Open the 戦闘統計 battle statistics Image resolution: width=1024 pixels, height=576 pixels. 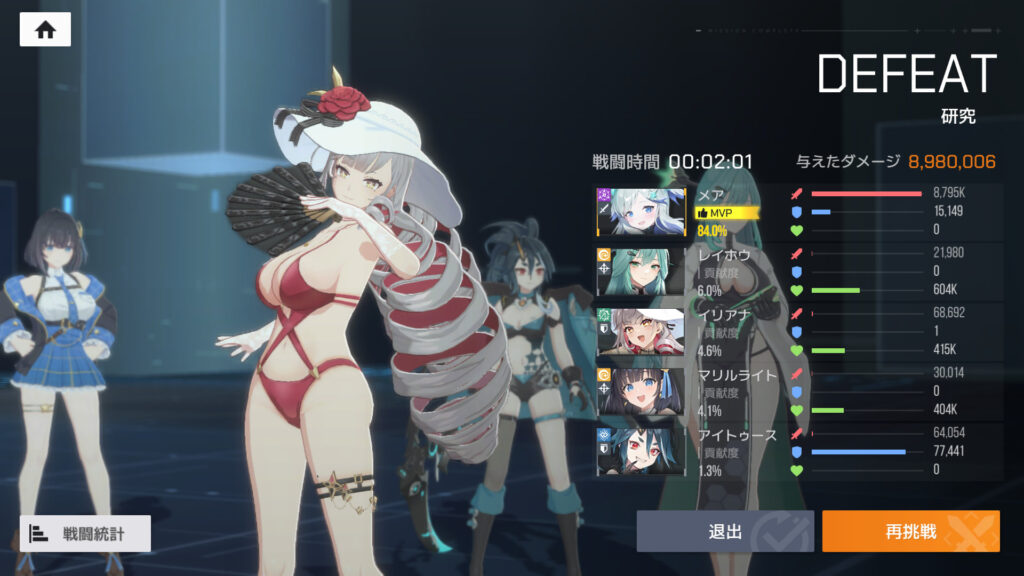(x=85, y=534)
